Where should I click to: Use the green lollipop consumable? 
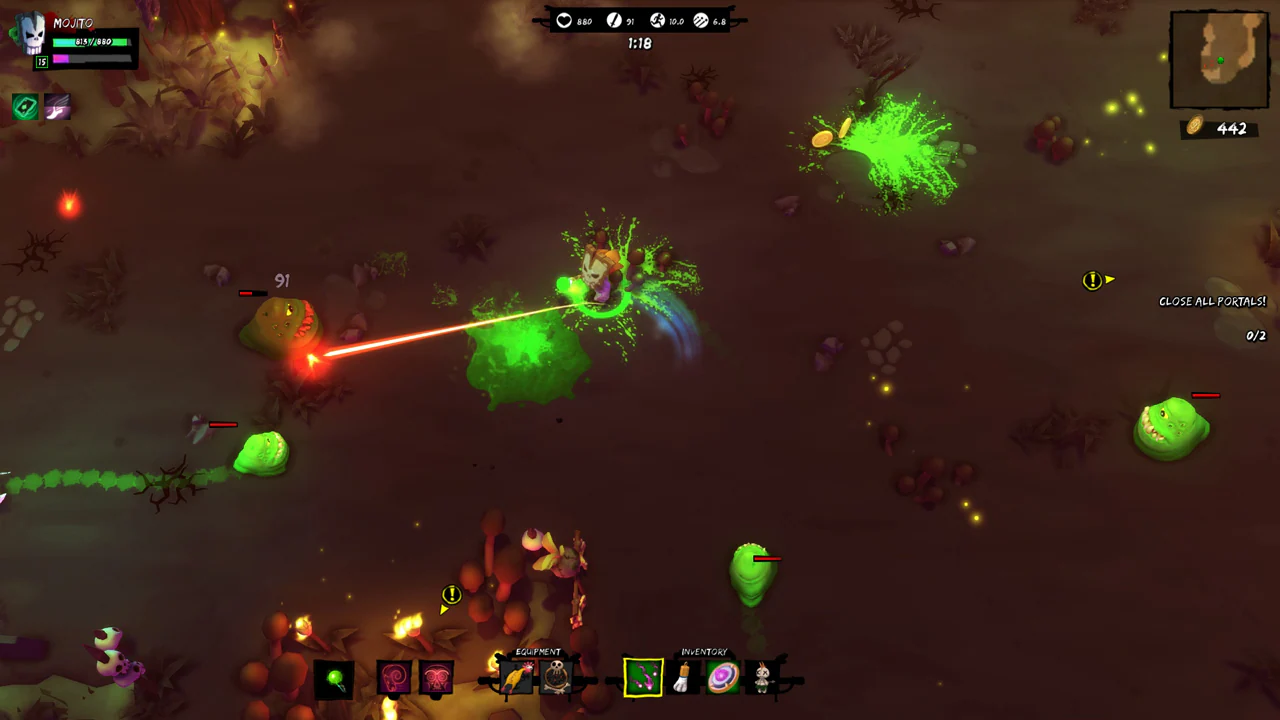(335, 678)
